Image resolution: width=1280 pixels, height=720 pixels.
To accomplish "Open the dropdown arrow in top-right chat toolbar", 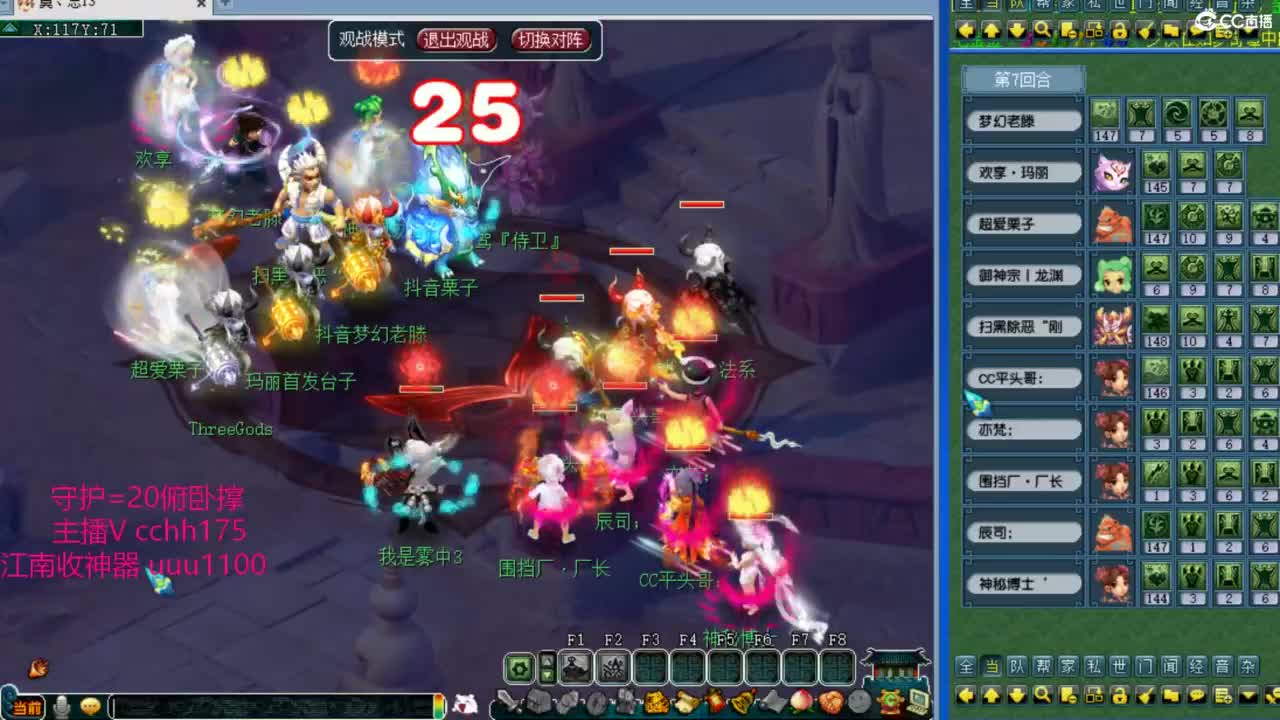I will [x=1247, y=30].
